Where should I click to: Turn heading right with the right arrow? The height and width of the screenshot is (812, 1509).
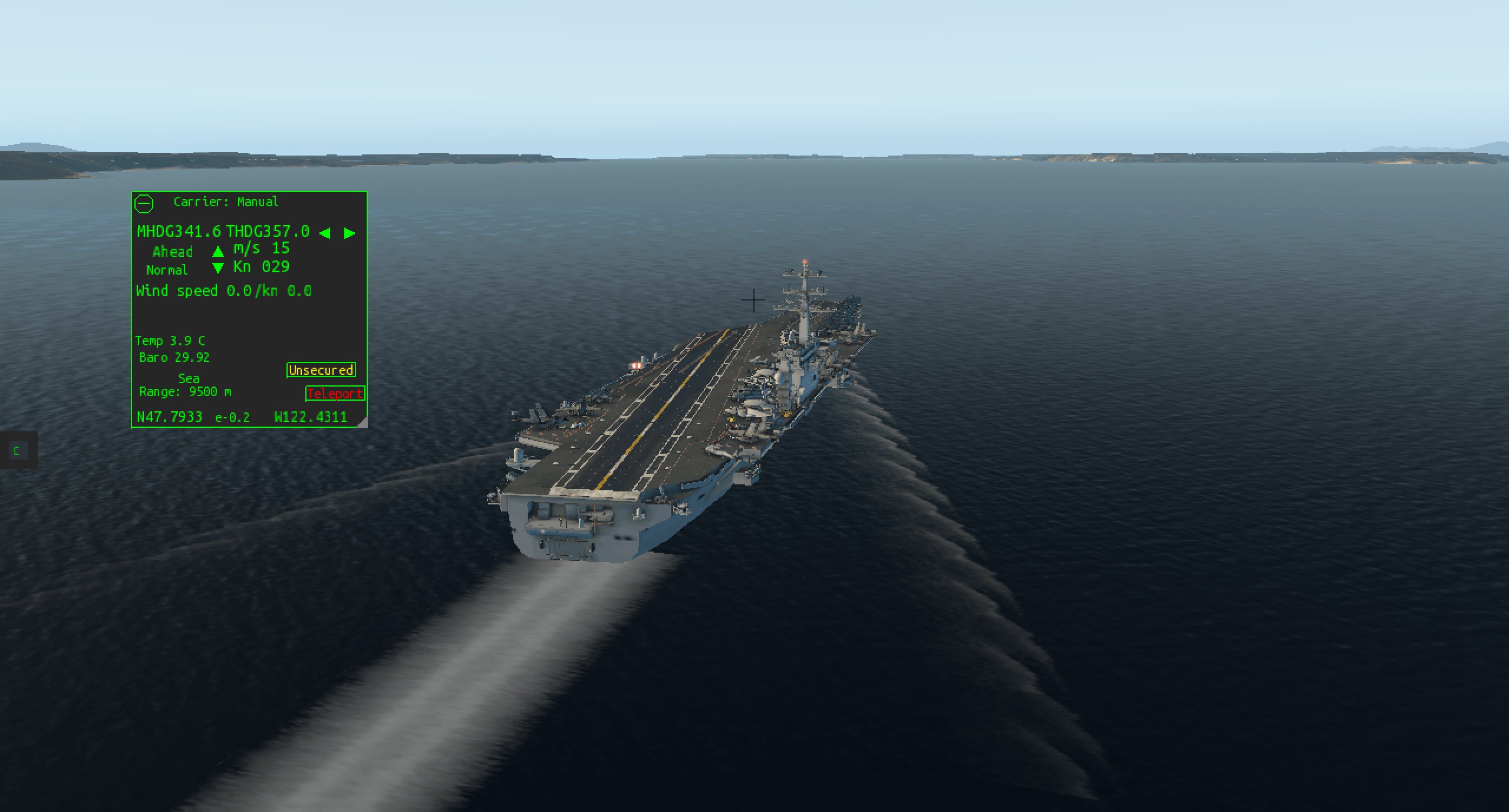[350, 233]
